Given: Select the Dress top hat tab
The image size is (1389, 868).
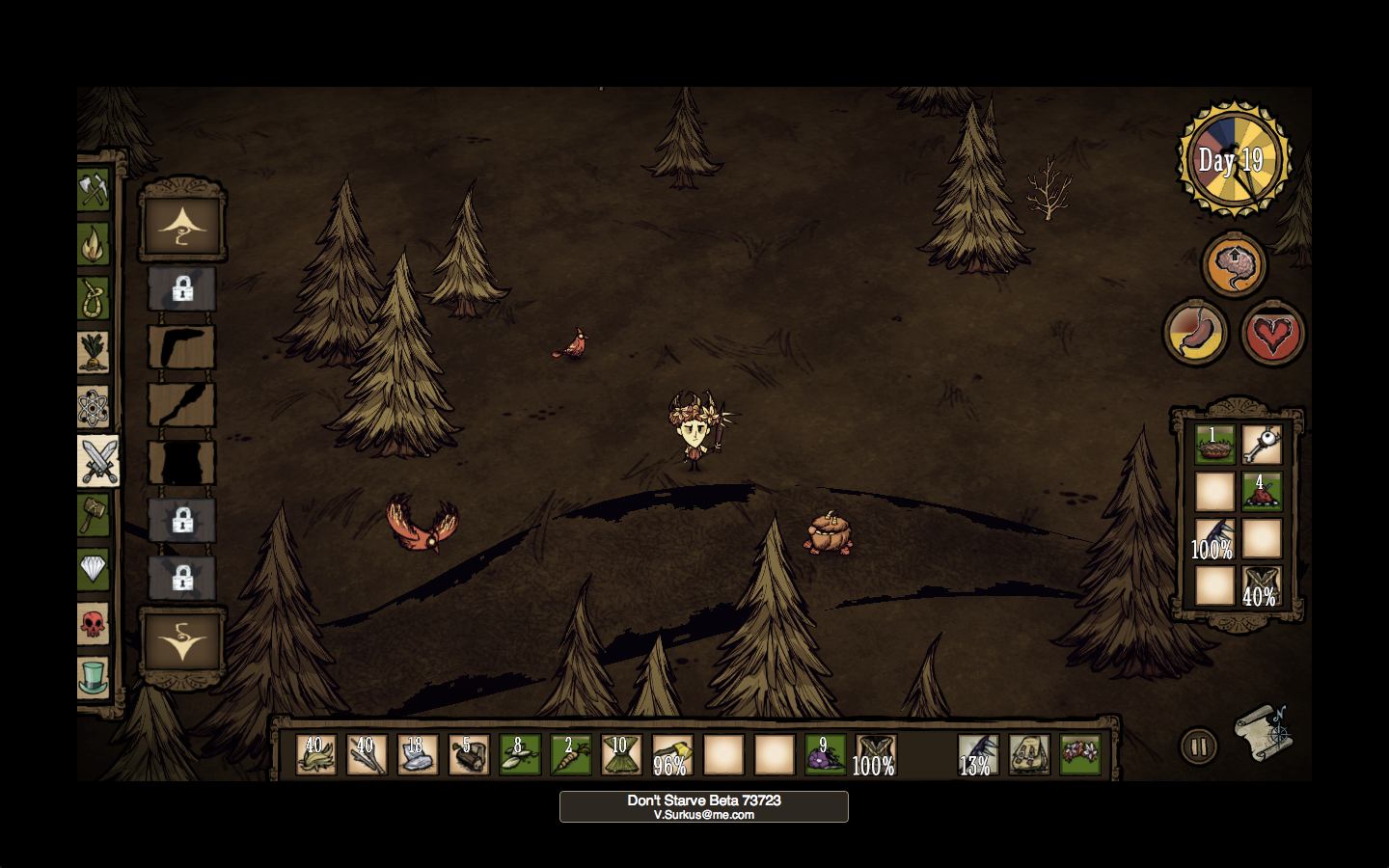Looking at the screenshot, I should tap(93, 678).
